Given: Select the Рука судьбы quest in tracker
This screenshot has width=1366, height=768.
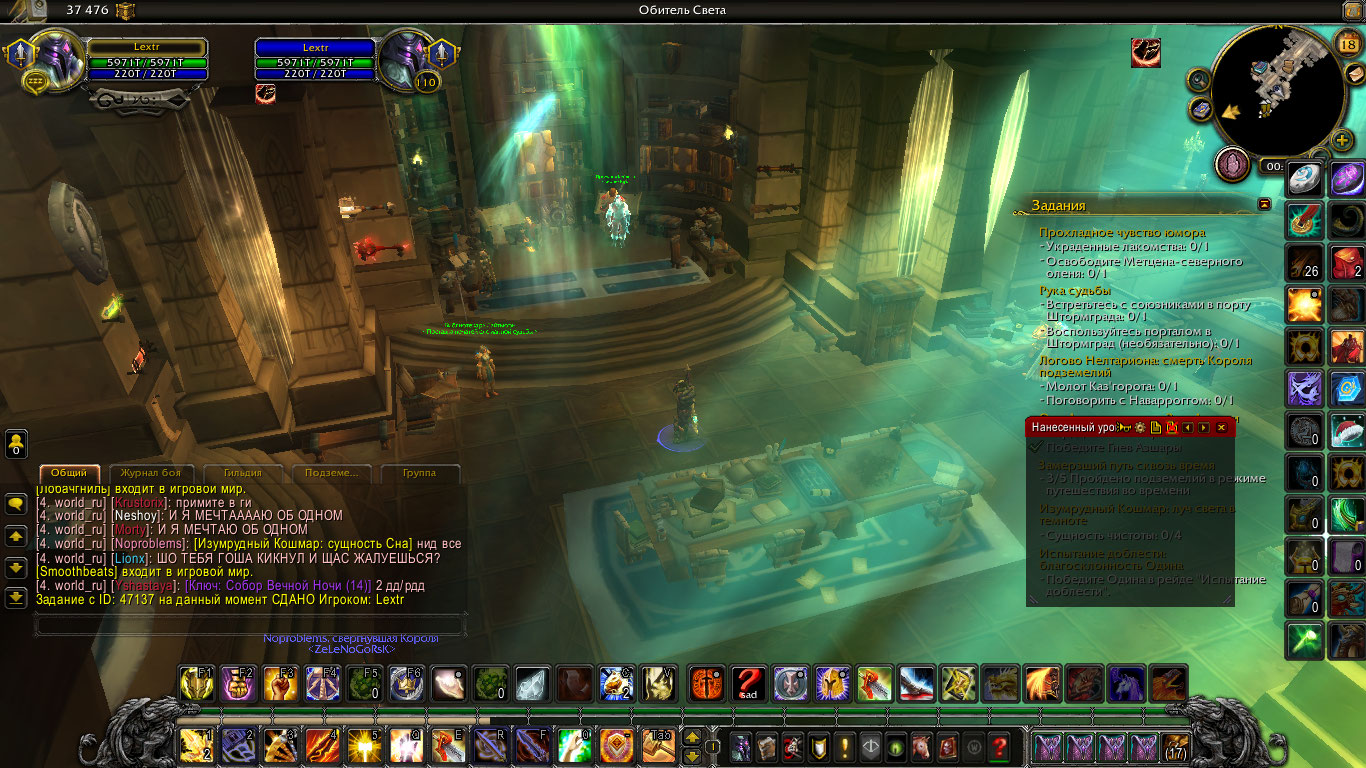Looking at the screenshot, I should [x=1074, y=291].
